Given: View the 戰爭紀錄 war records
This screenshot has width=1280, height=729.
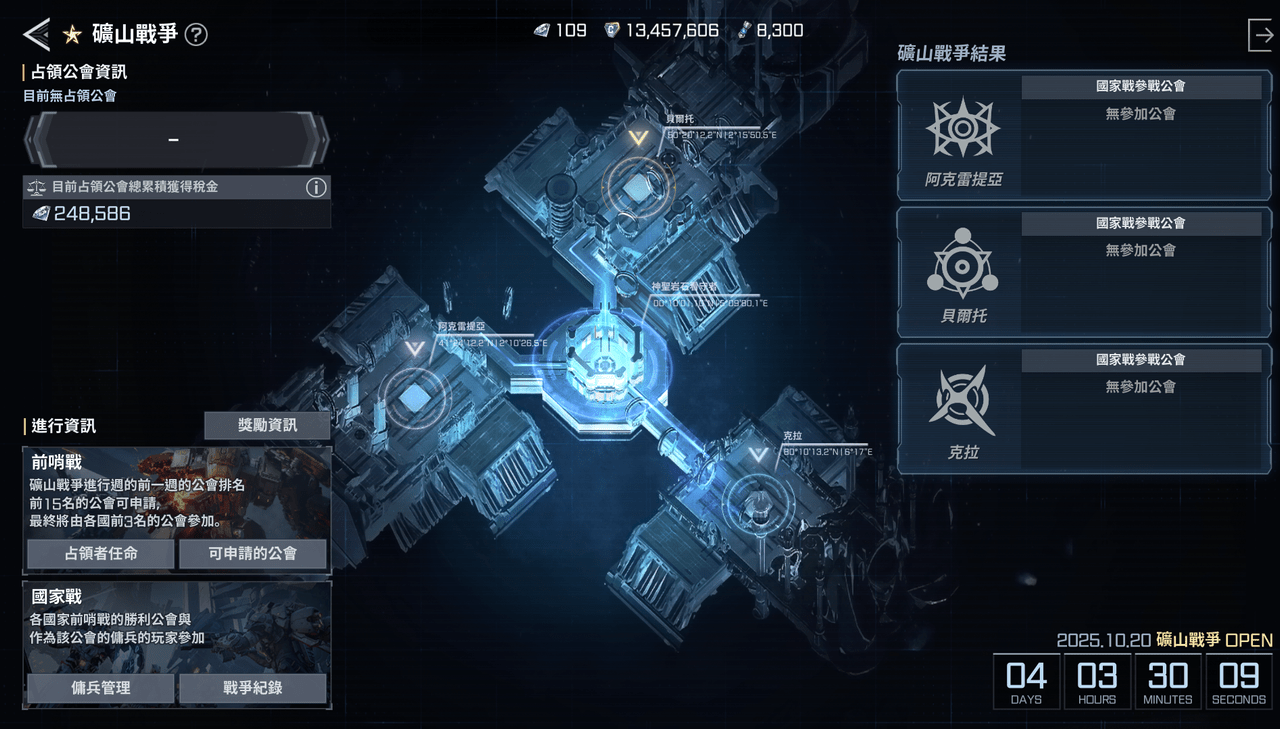Looking at the screenshot, I should [252, 688].
